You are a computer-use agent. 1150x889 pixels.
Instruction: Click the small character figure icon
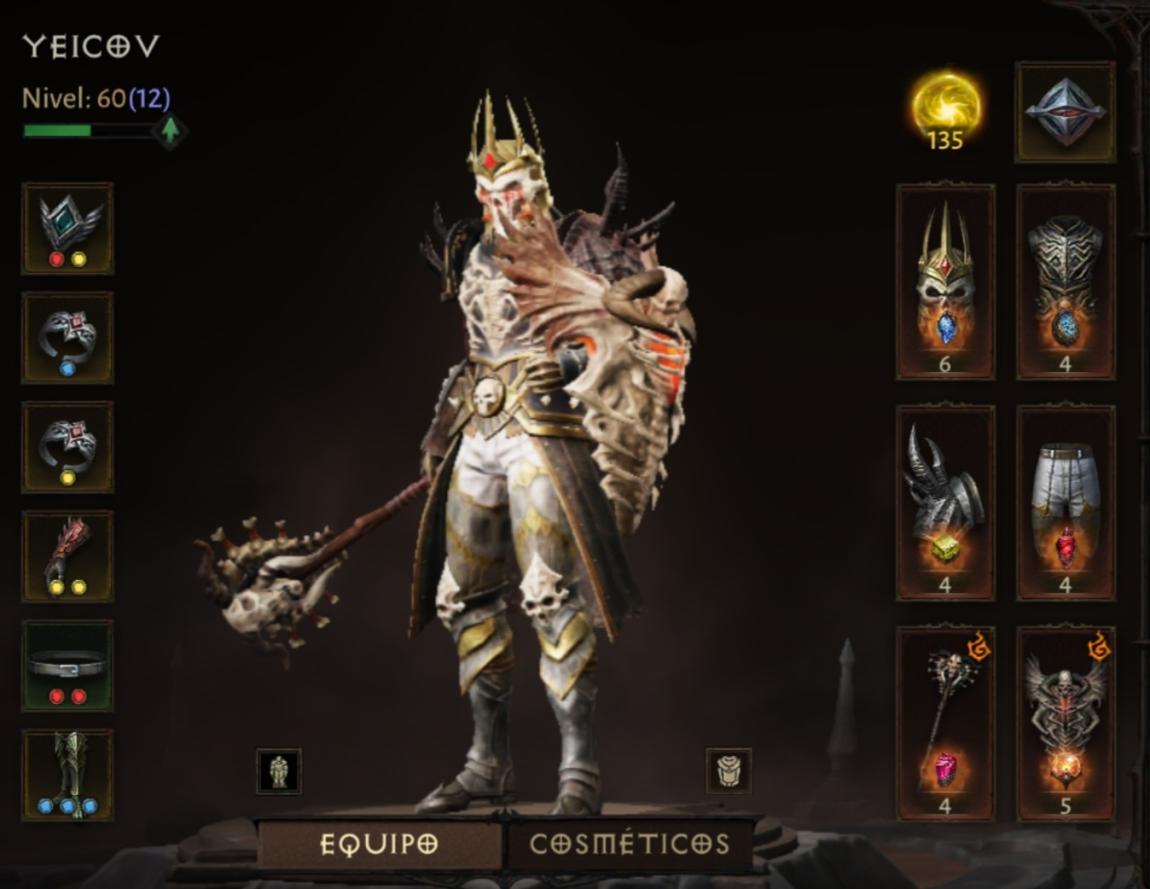[278, 771]
